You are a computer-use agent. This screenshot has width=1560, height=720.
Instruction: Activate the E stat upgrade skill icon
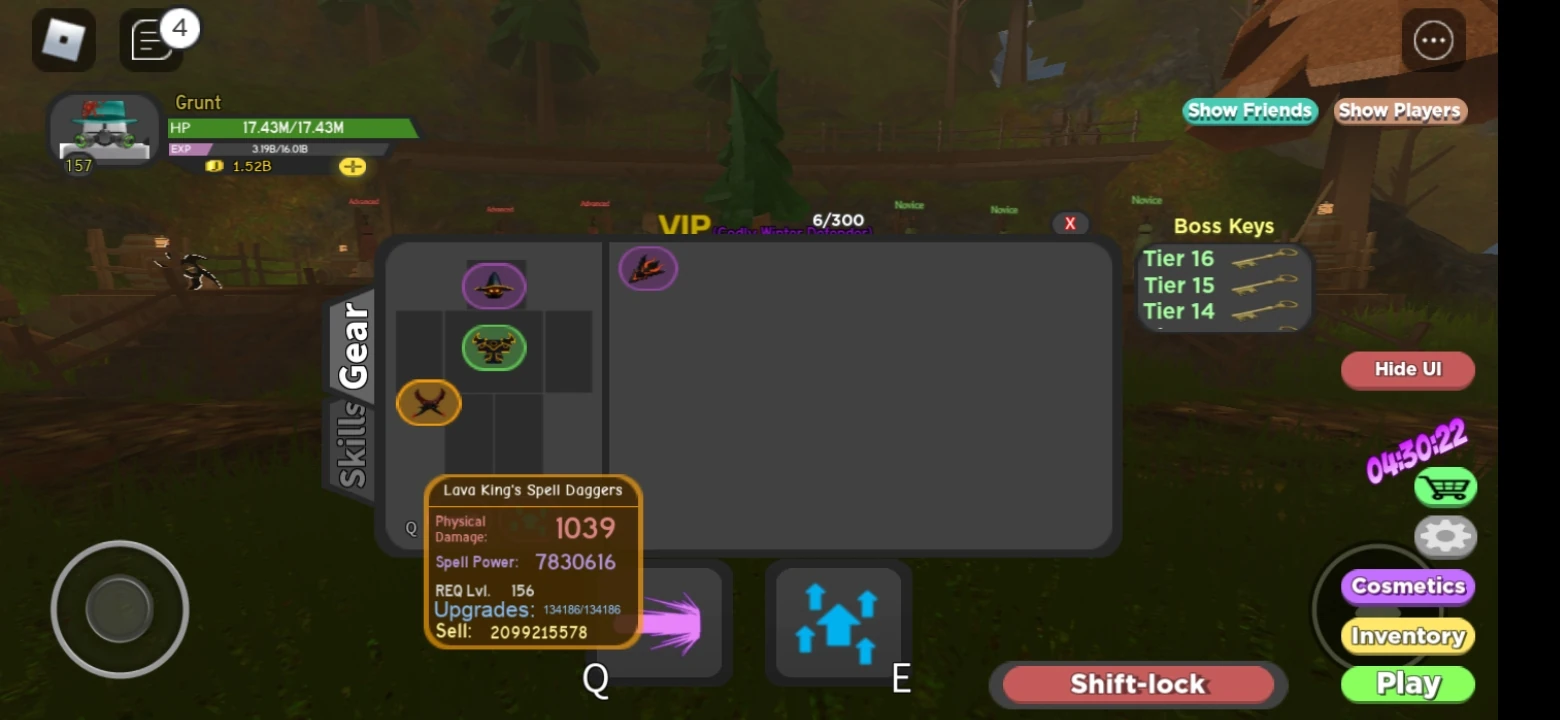838,620
